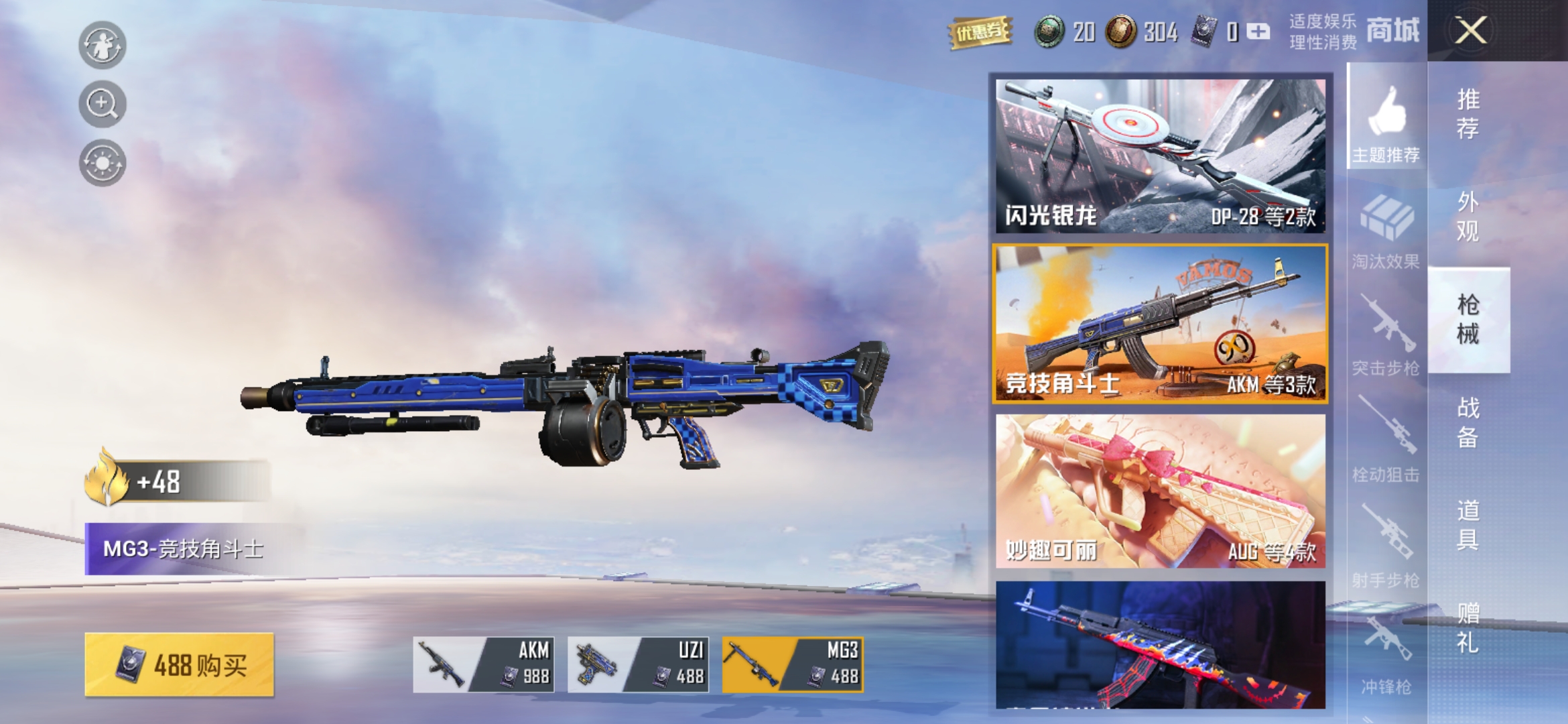Open the 推荐 shop tab
This screenshot has width=1568, height=724.
(1468, 114)
